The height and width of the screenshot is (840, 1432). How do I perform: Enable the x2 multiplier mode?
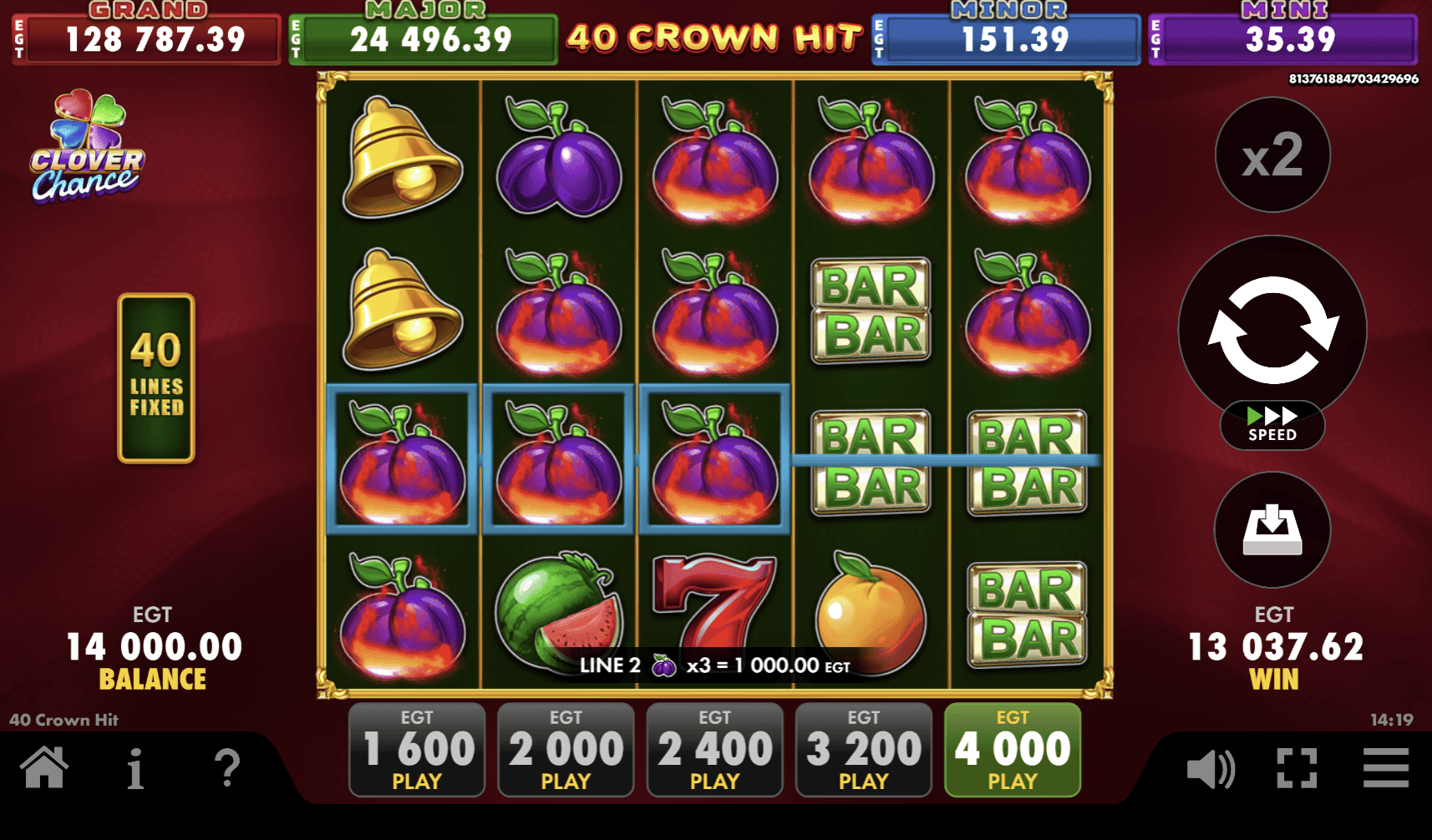(1272, 154)
